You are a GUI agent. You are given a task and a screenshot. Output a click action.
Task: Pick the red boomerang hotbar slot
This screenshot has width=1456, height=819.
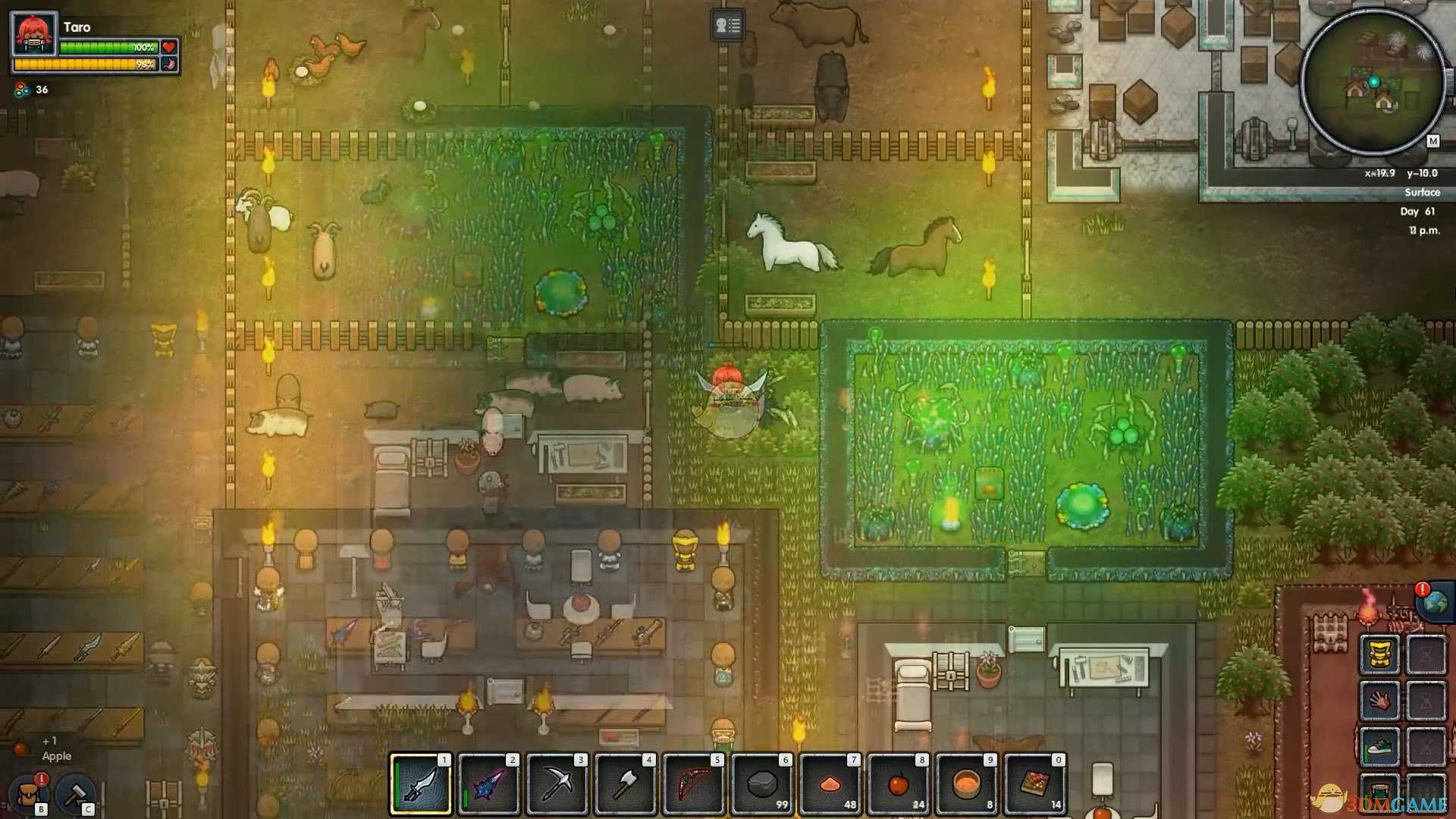point(693,784)
